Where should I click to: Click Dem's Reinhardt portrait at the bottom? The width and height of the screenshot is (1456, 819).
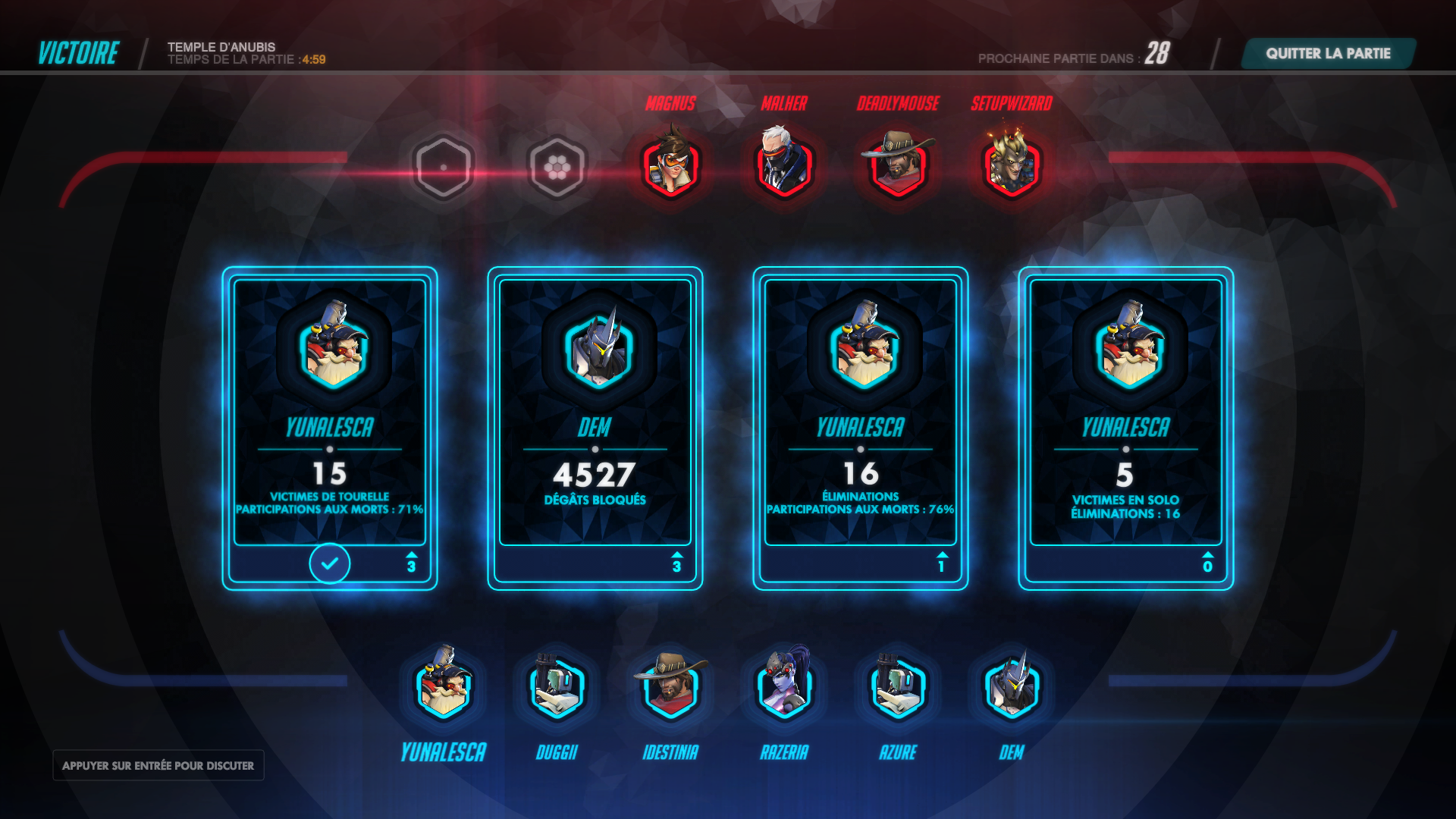pos(1012,692)
